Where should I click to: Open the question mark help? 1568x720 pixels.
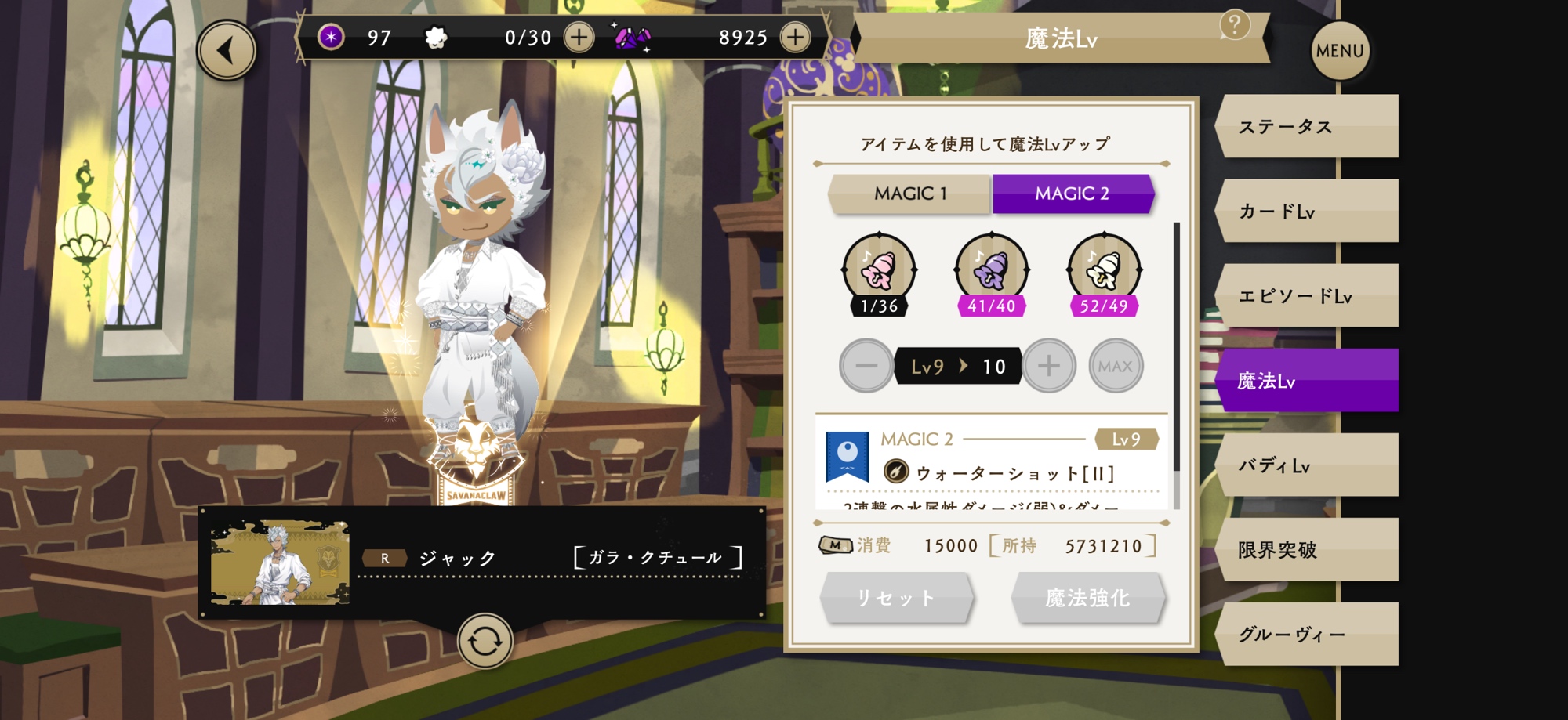point(1234,25)
